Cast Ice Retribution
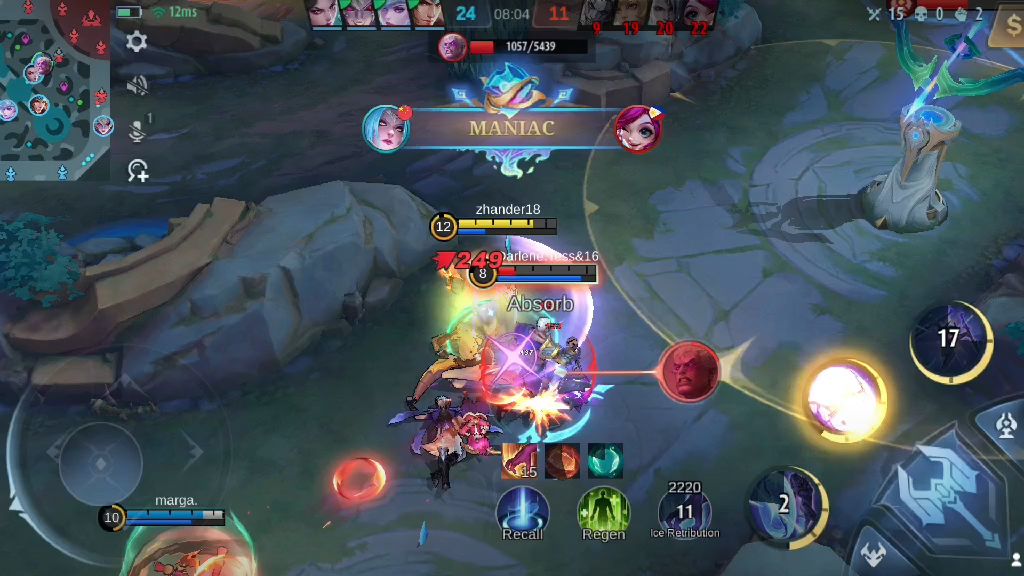1024x576 pixels. 685,510
